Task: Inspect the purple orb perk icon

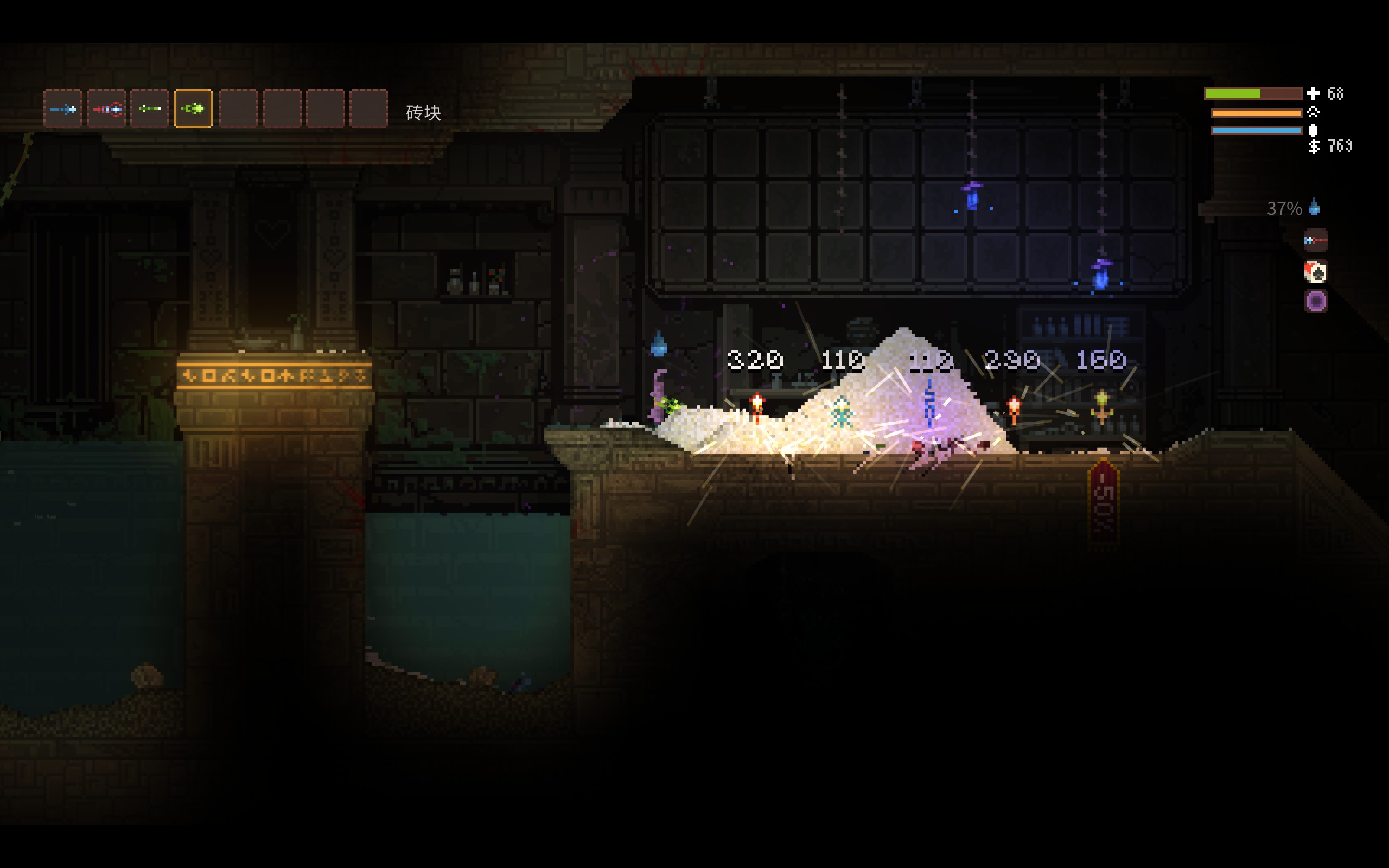Action: point(1316,301)
